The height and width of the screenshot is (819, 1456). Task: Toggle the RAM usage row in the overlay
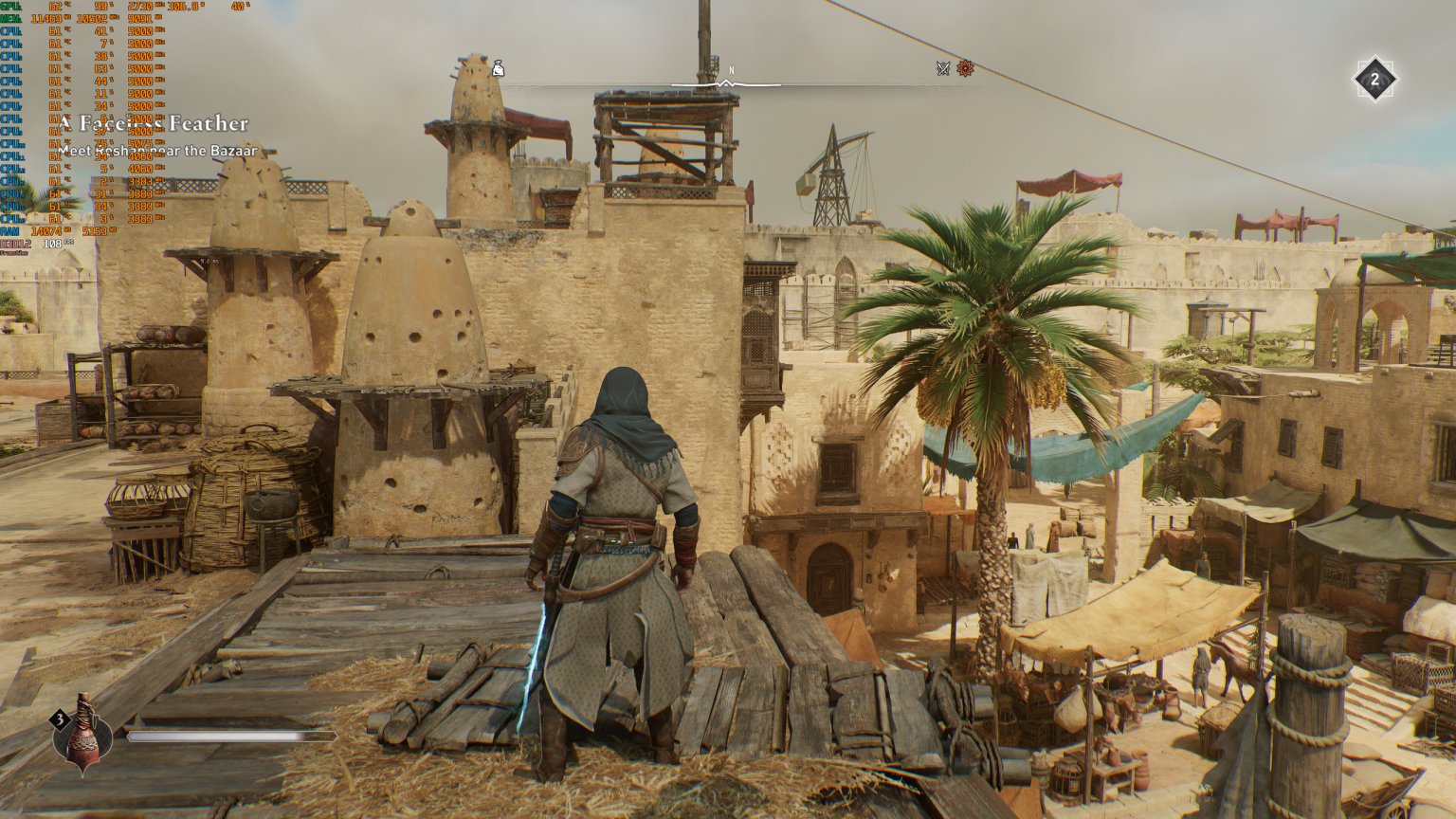[x=11, y=229]
